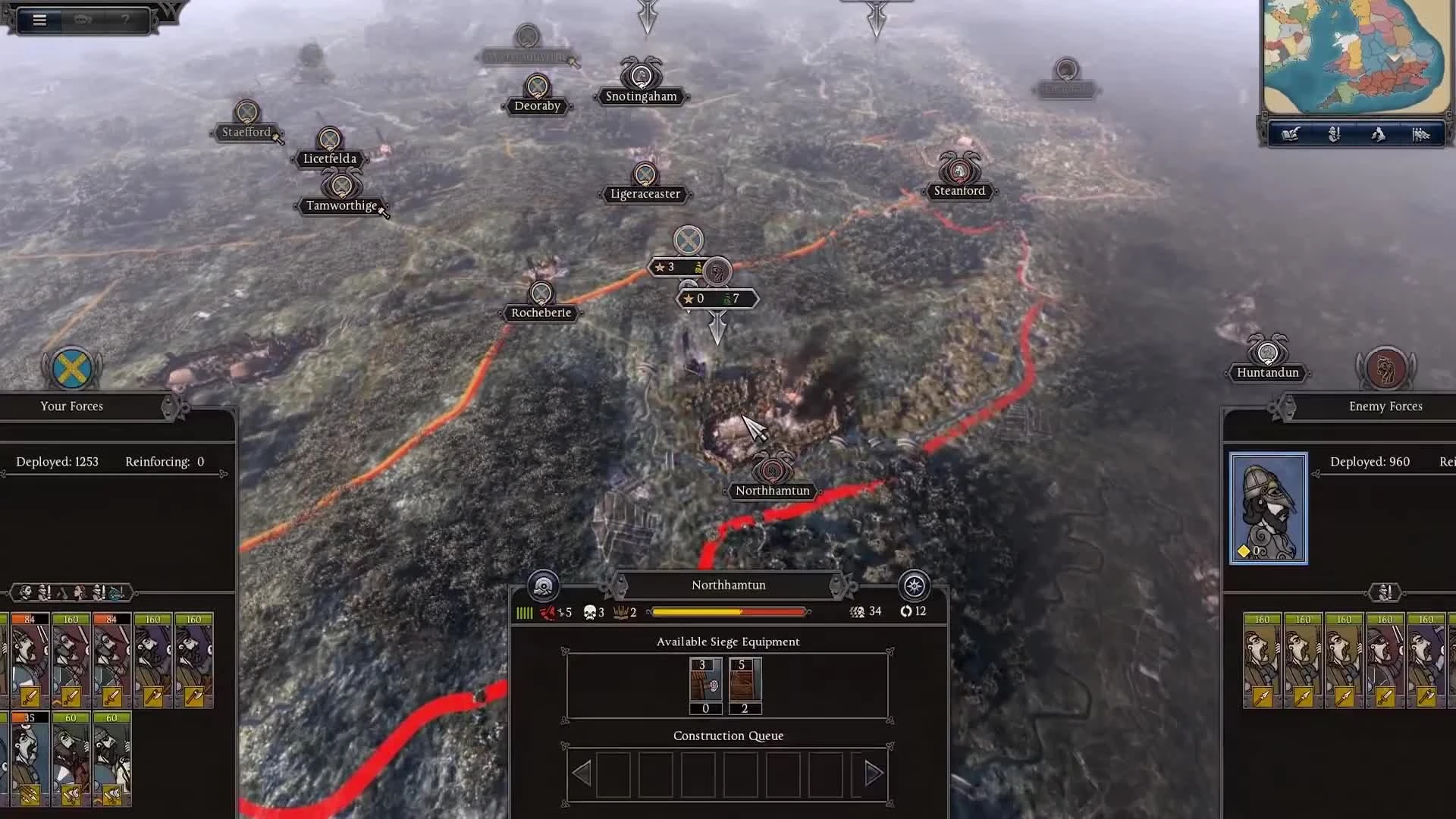Open the main menu hamburger icon
This screenshot has width=1456, height=819.
[x=39, y=20]
